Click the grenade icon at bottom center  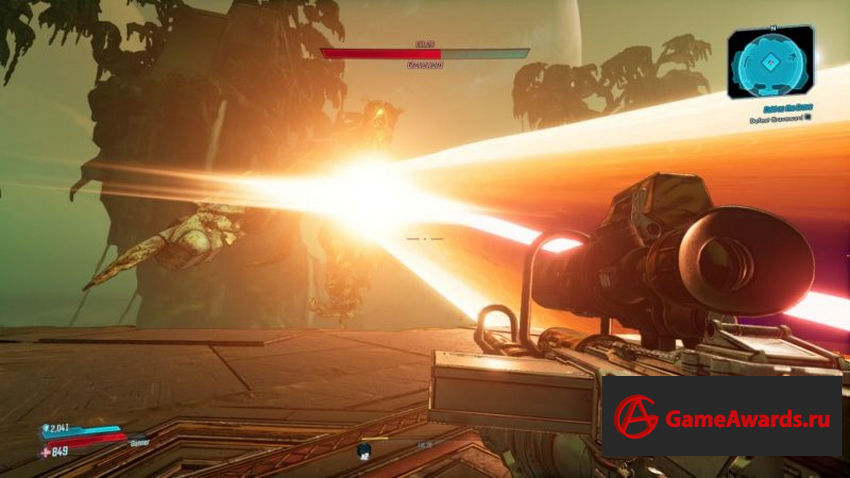(x=366, y=450)
